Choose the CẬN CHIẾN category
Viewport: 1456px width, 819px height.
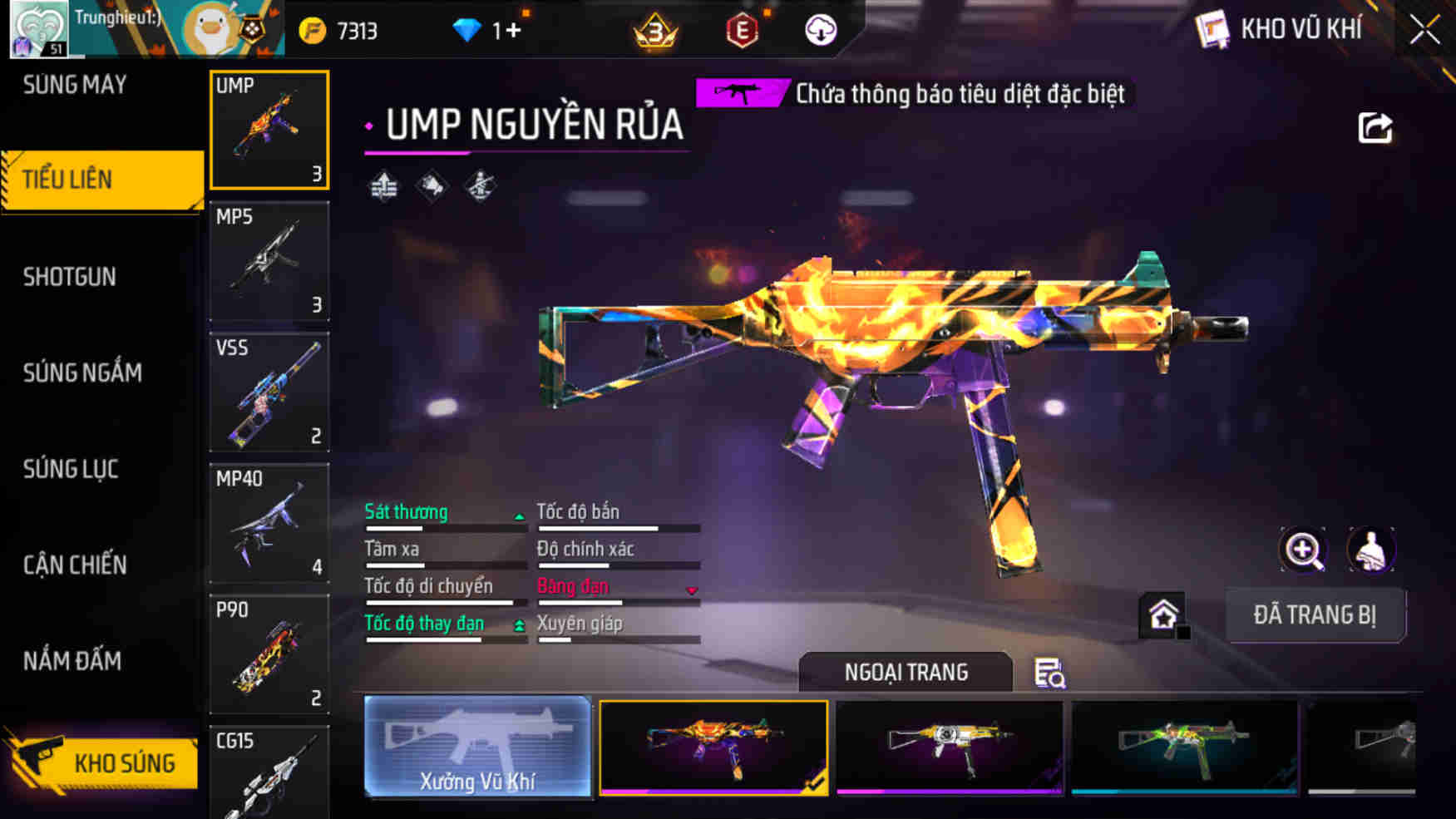coord(75,565)
